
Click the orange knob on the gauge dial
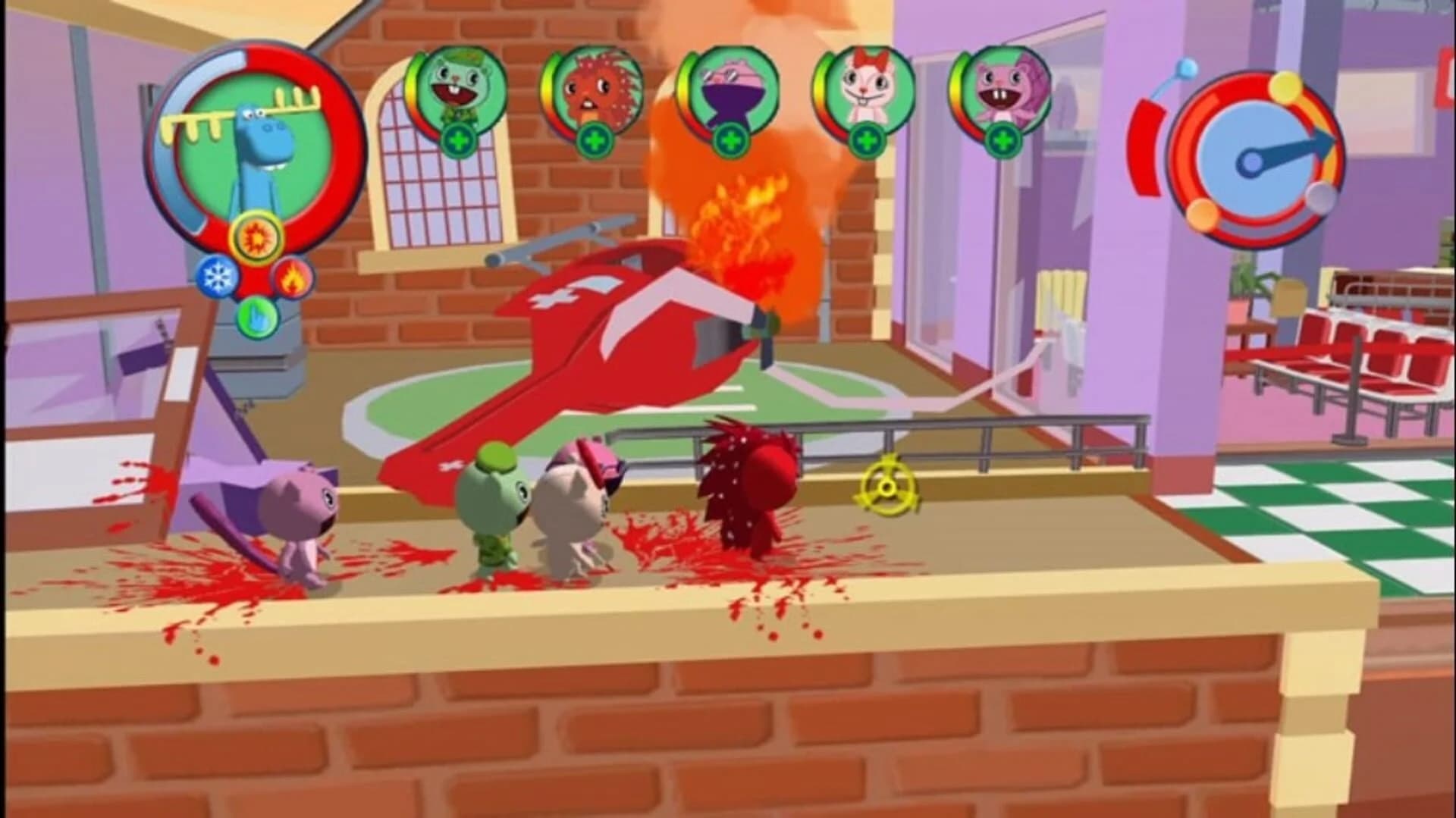coord(1203,215)
